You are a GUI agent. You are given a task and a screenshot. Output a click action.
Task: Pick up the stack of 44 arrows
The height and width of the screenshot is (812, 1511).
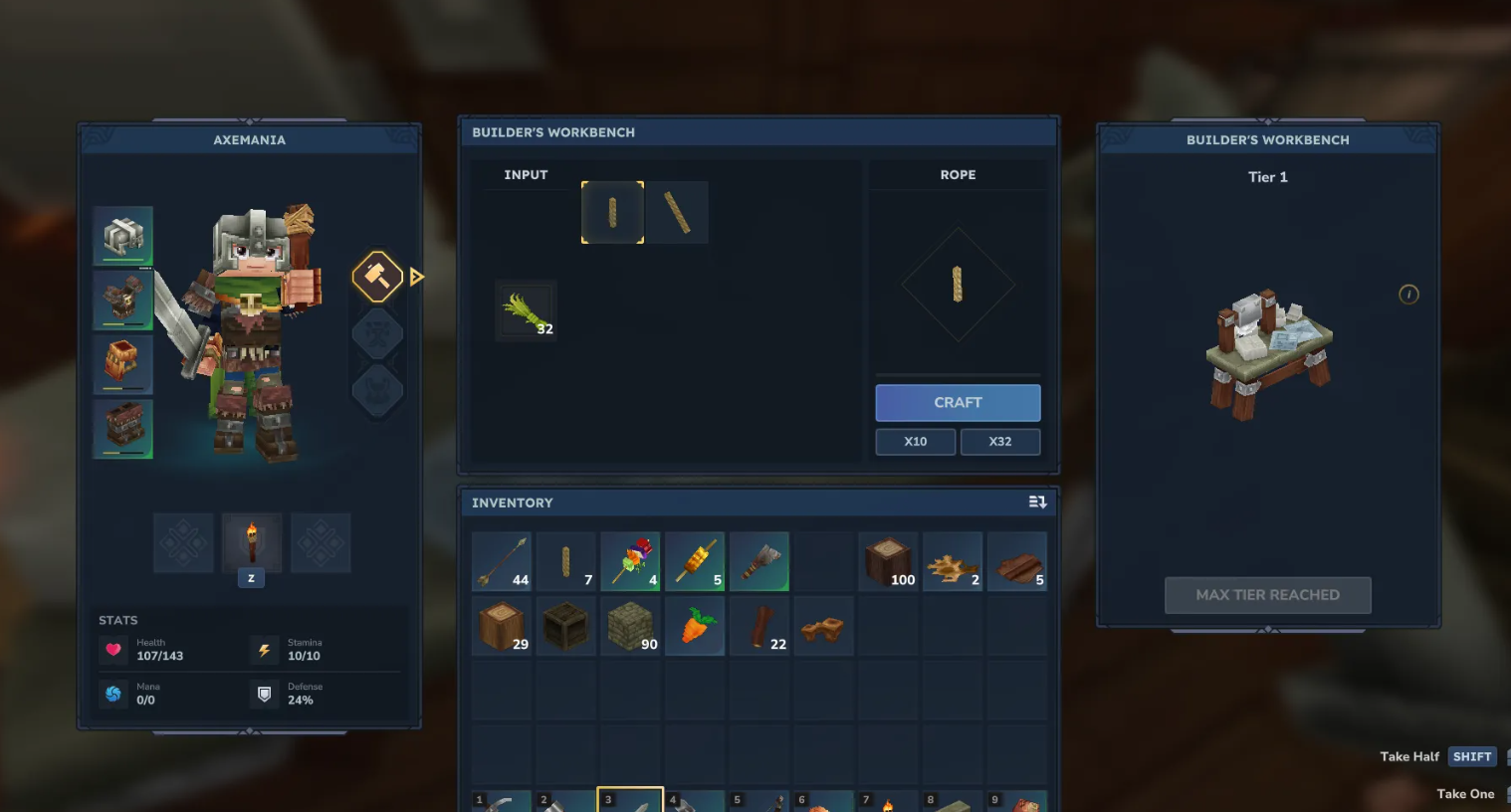coord(502,561)
